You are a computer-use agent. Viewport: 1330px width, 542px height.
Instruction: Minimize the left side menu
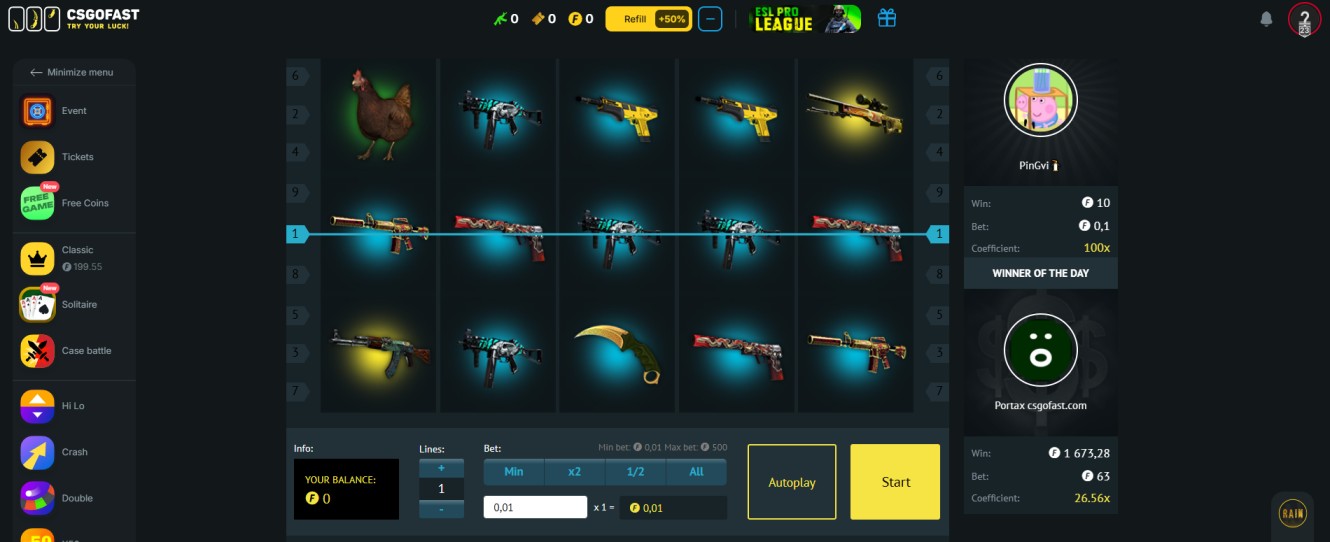pos(71,72)
